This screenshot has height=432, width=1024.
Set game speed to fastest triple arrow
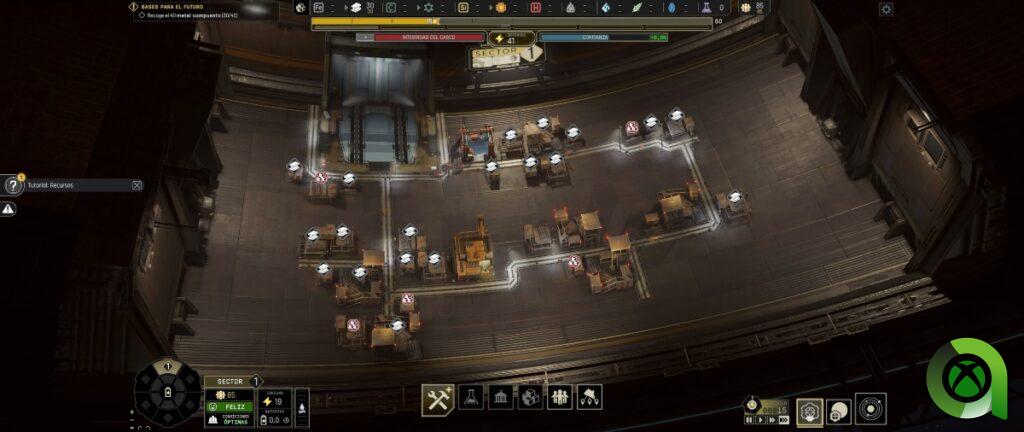click(783, 420)
